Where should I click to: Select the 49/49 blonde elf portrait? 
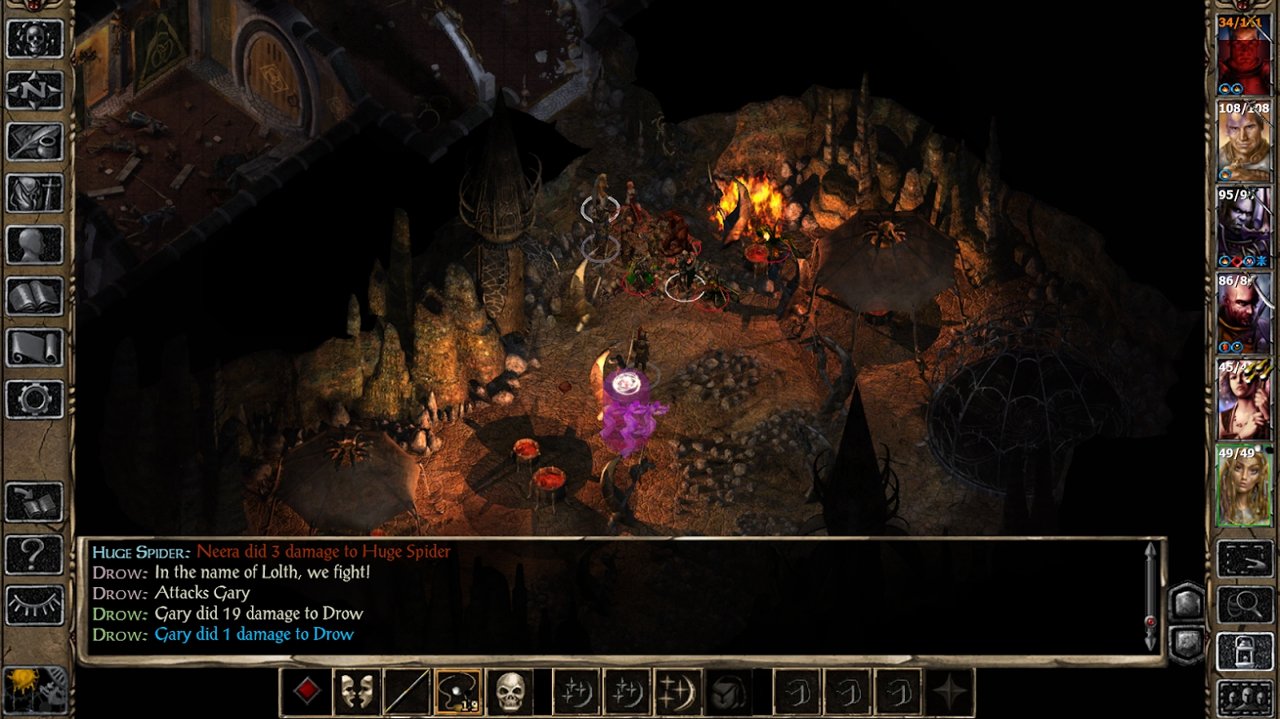point(1243,485)
